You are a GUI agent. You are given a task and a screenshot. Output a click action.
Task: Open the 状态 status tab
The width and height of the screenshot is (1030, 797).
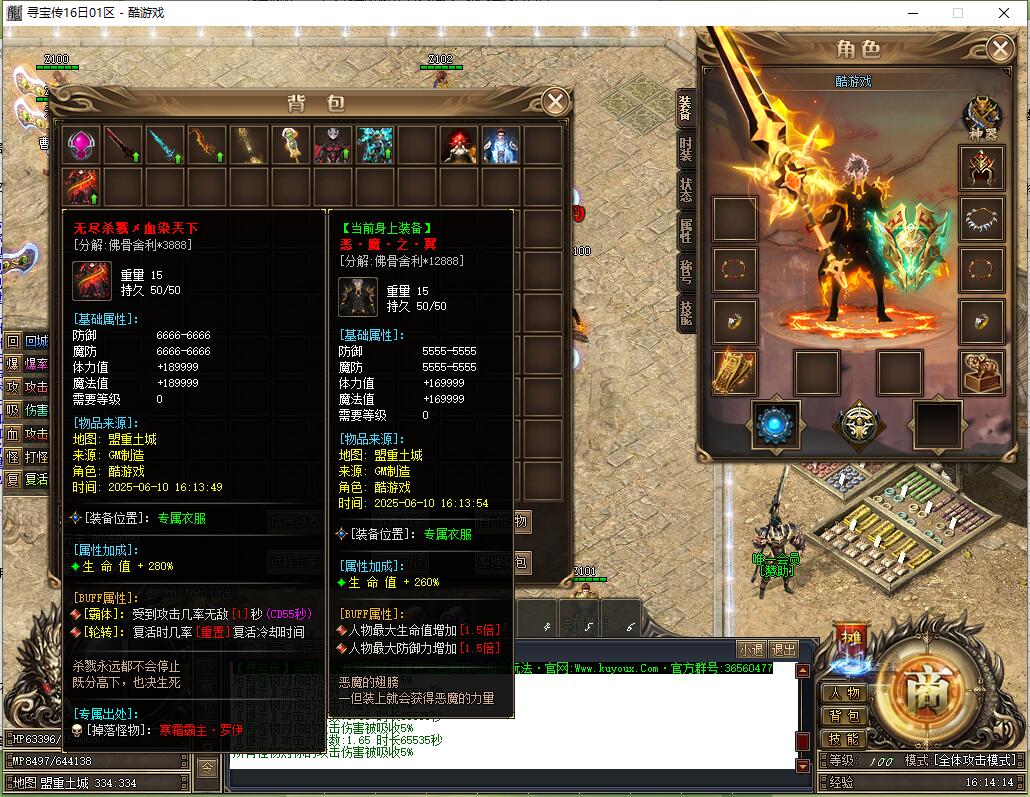[685, 191]
